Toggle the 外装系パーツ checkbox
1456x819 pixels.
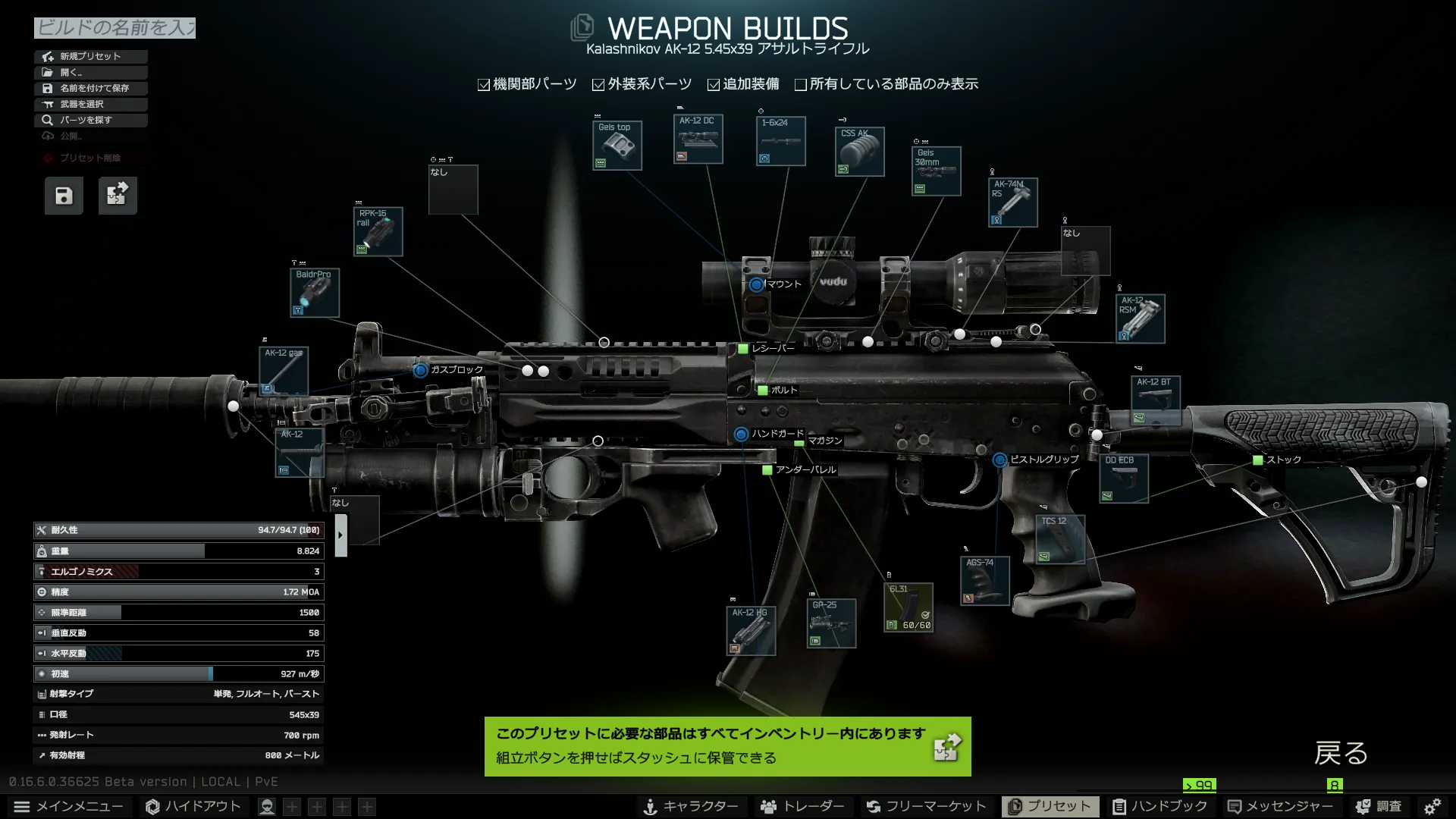(598, 85)
